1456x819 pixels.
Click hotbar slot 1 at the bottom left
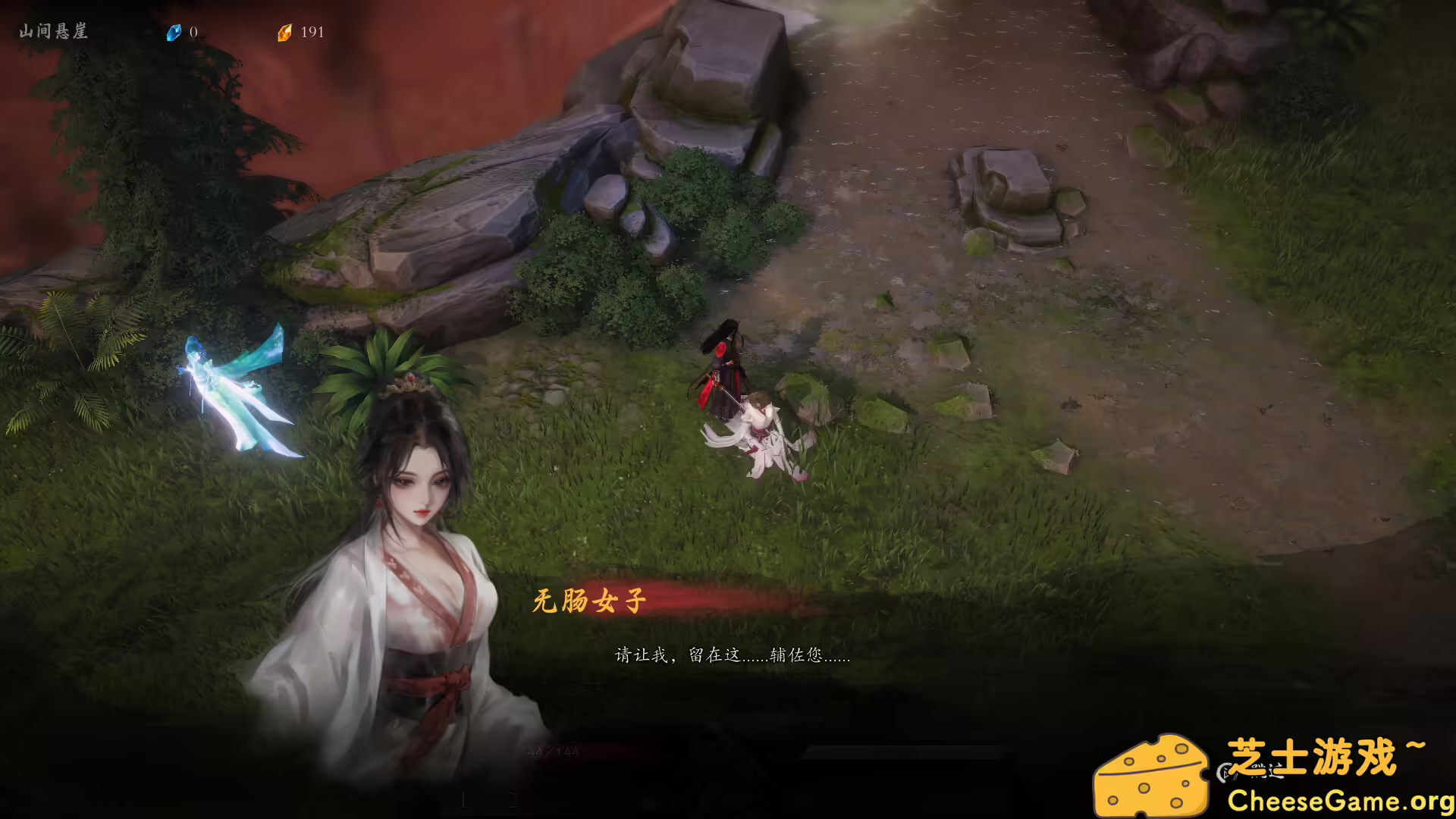[463, 799]
